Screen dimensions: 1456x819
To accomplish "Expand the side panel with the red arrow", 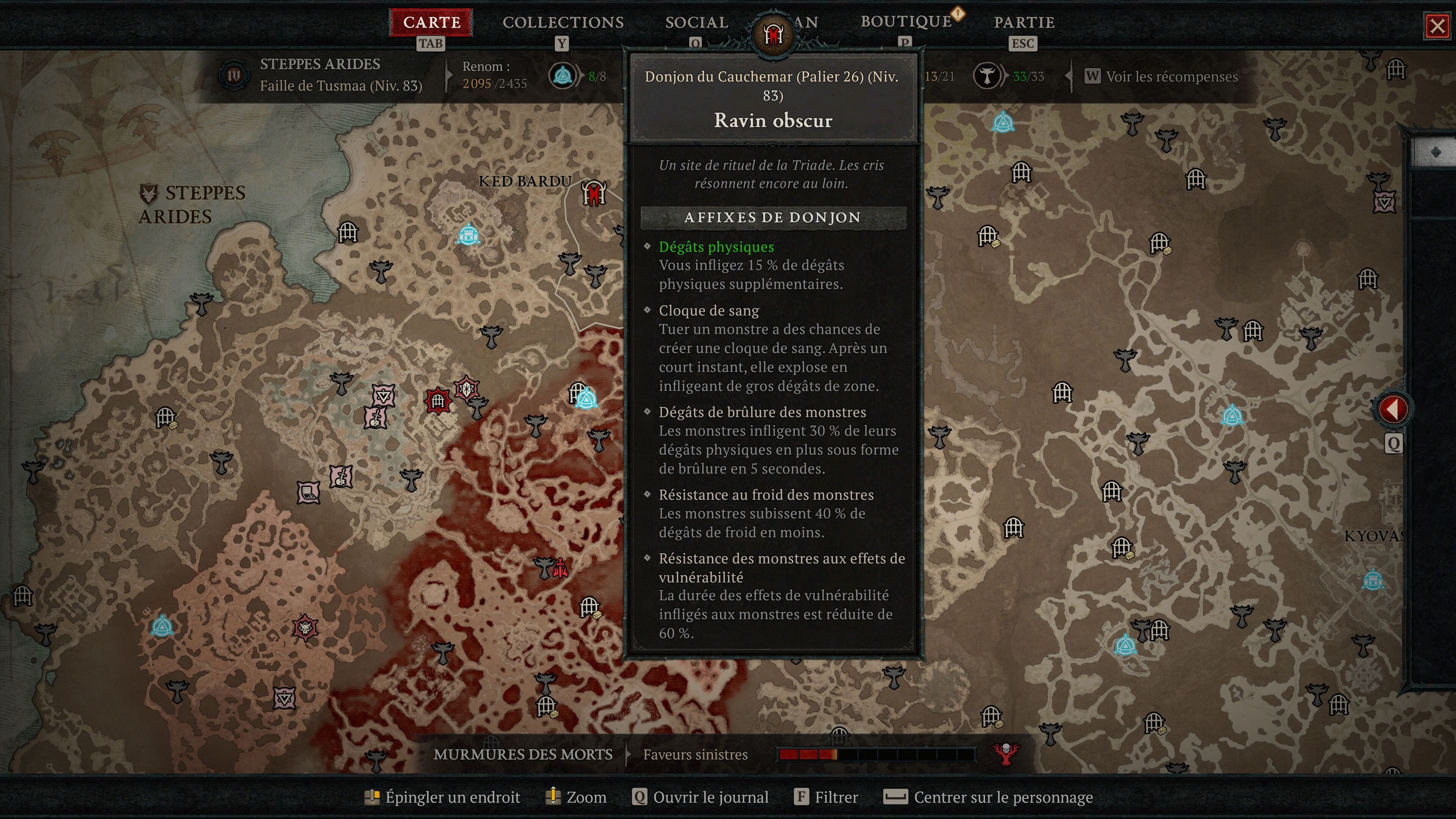I will (x=1393, y=409).
